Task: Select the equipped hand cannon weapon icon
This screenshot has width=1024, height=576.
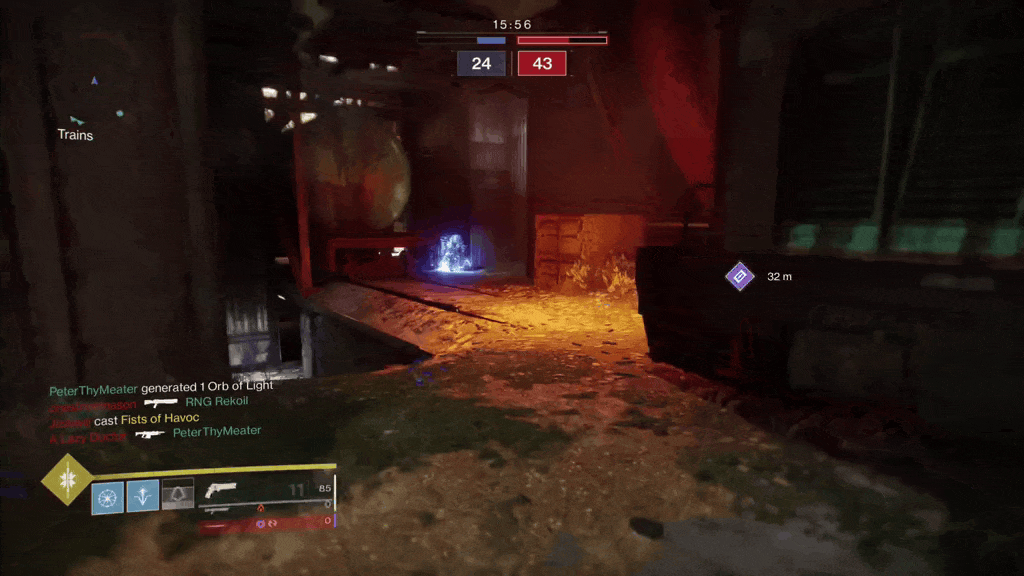Action: pyautogui.click(x=219, y=490)
